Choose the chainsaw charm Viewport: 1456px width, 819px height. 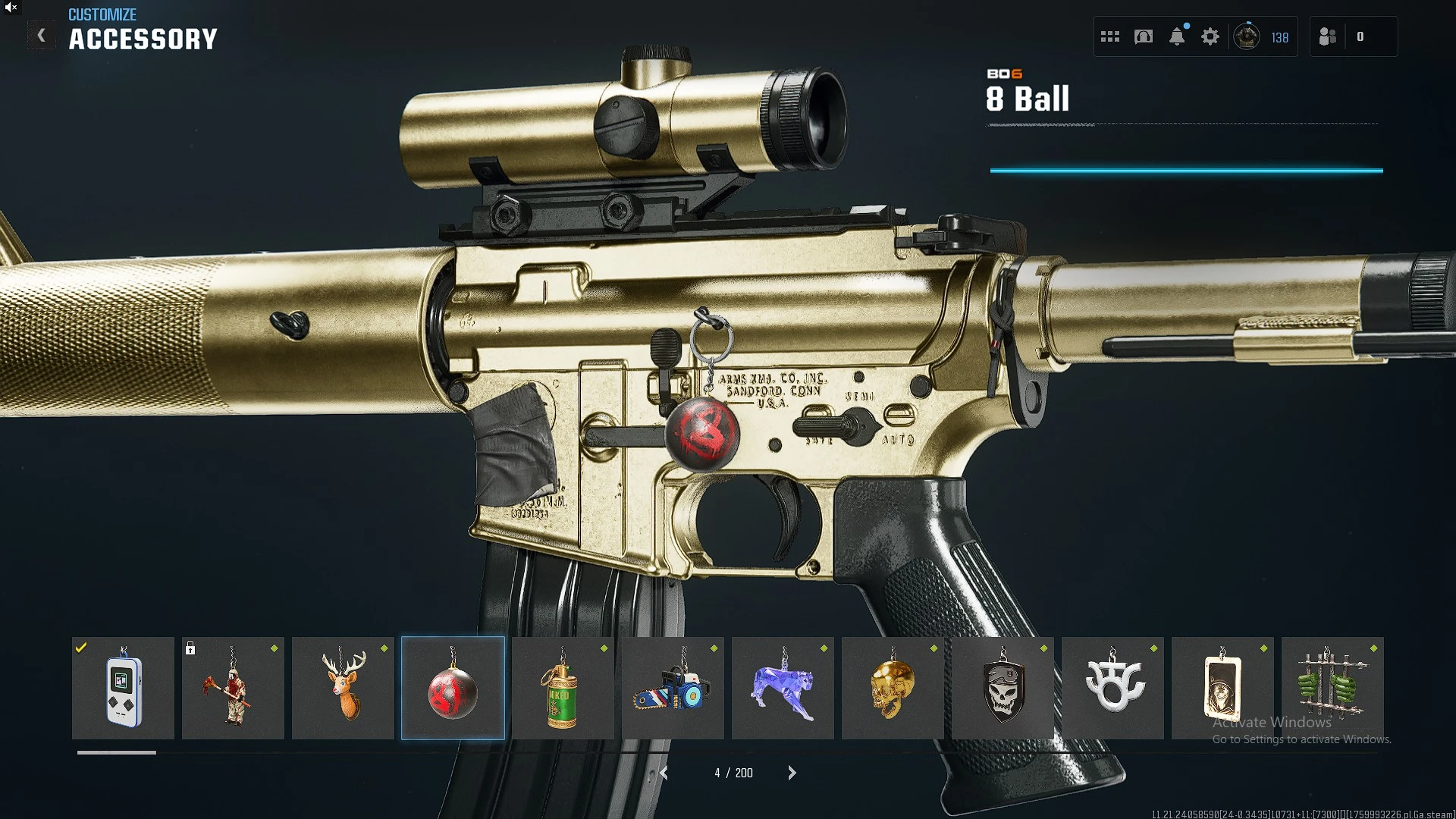coord(673,688)
